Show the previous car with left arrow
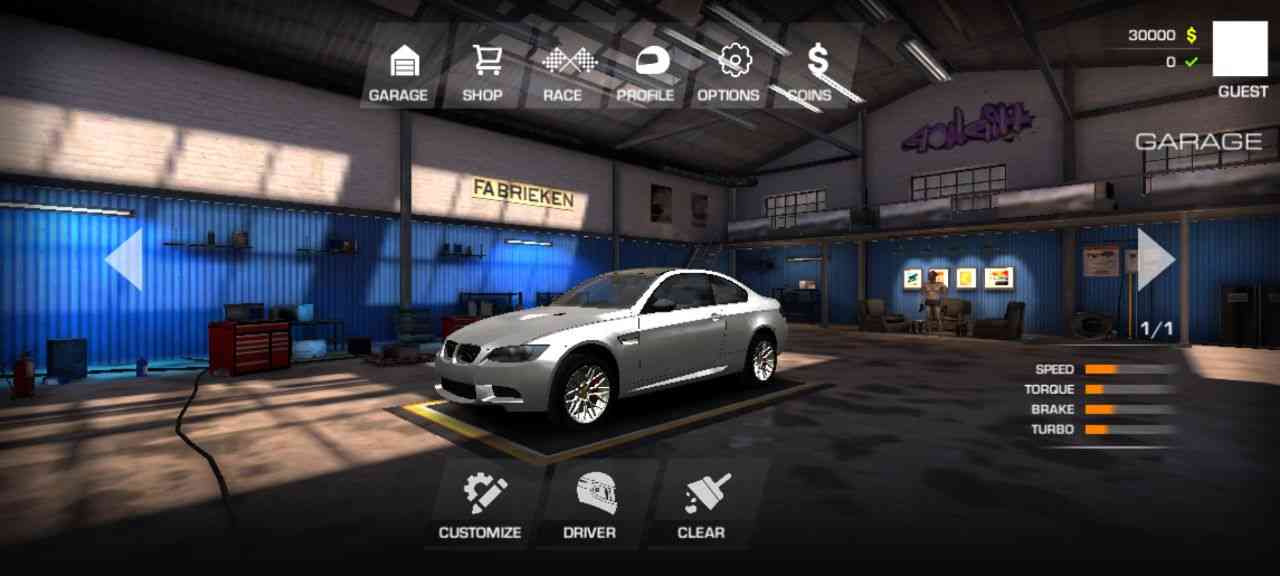 [124, 259]
